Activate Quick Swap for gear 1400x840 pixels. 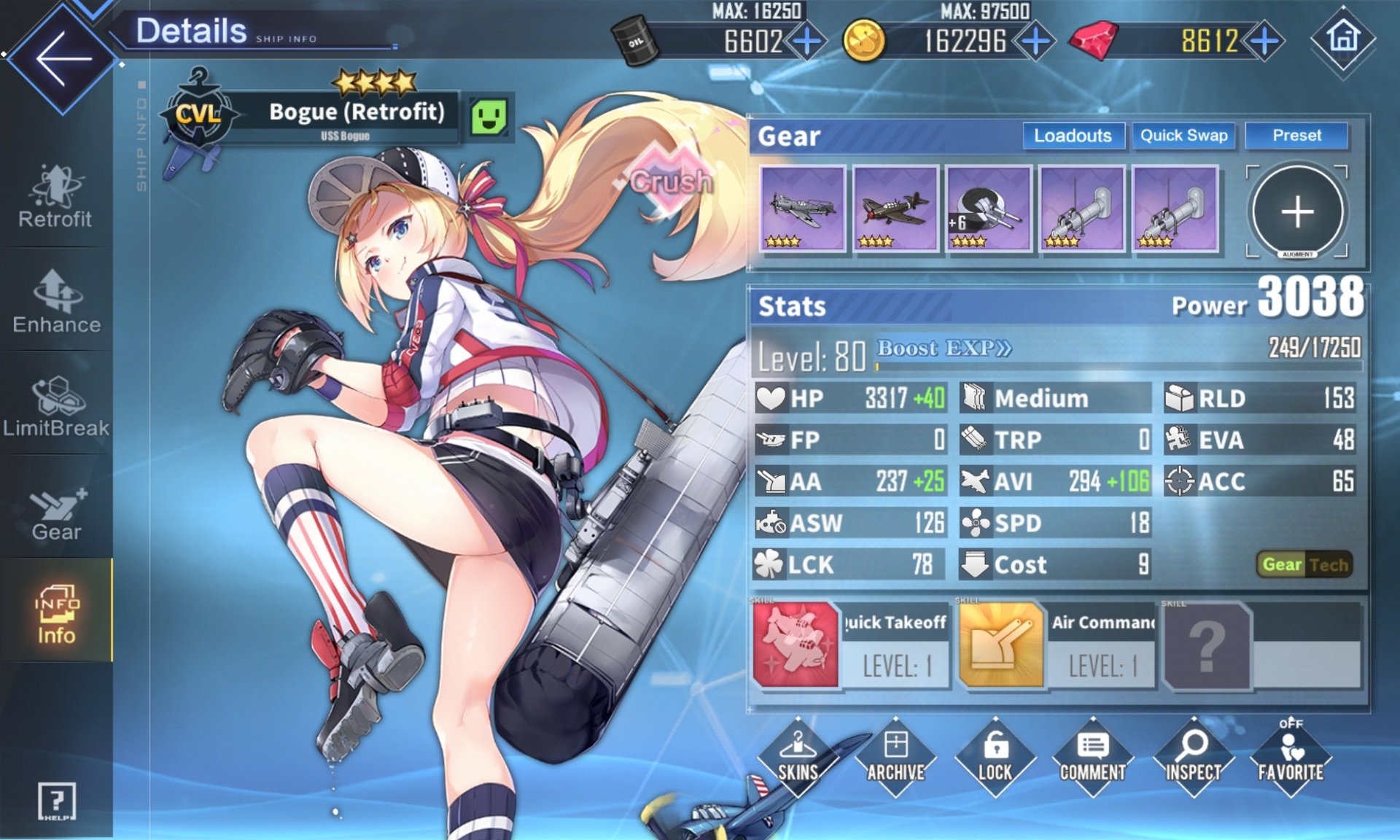(x=1183, y=136)
